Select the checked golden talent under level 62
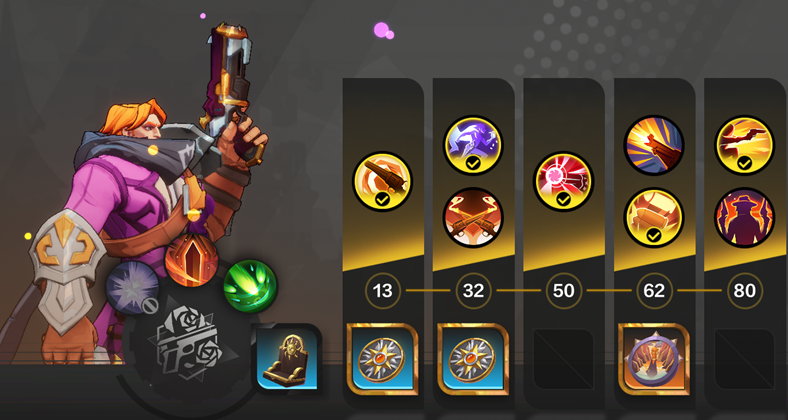Image resolution: width=788 pixels, height=420 pixels. tap(654, 217)
